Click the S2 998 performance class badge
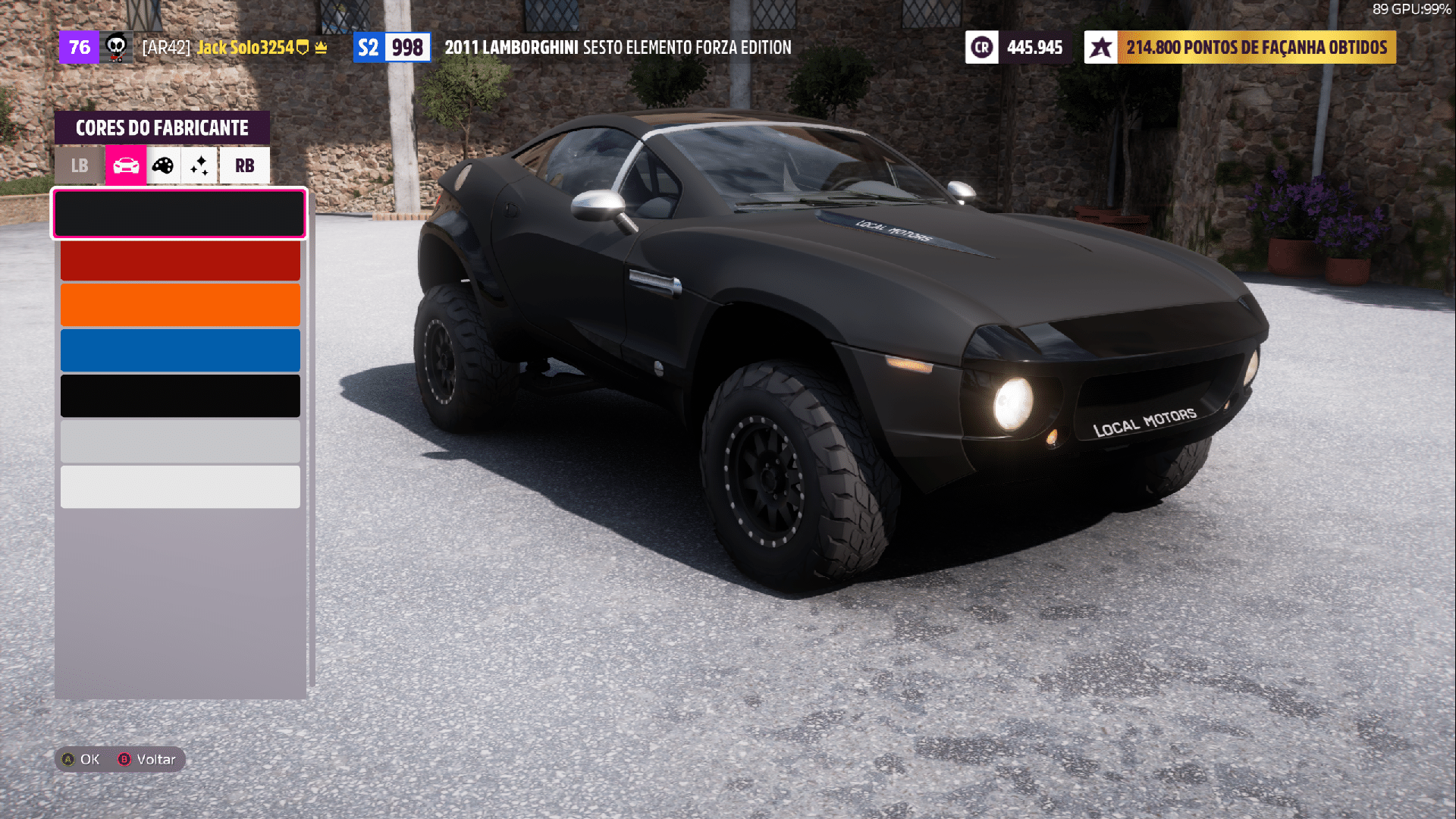 tap(391, 46)
